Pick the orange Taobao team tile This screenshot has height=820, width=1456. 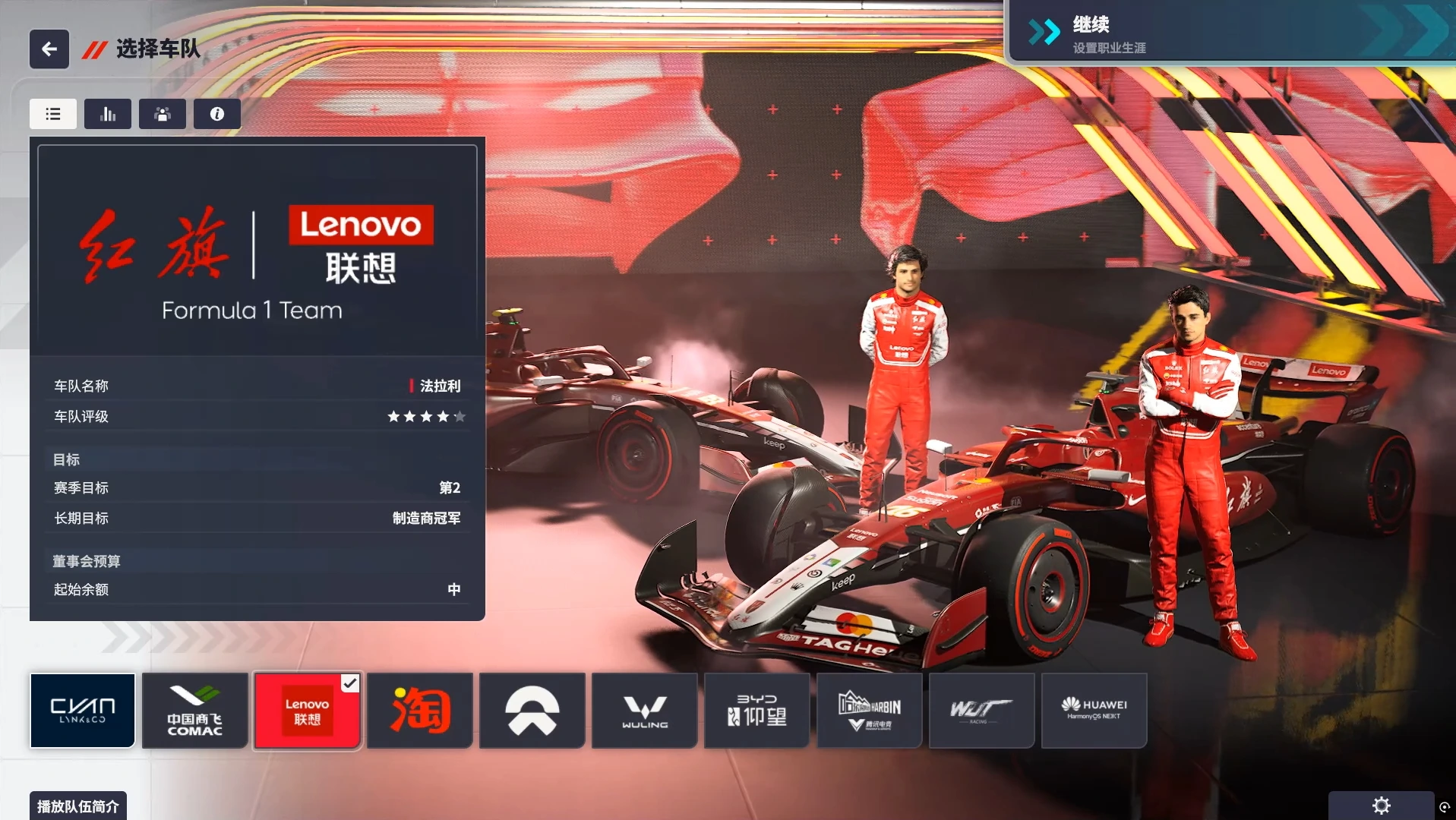(x=420, y=711)
